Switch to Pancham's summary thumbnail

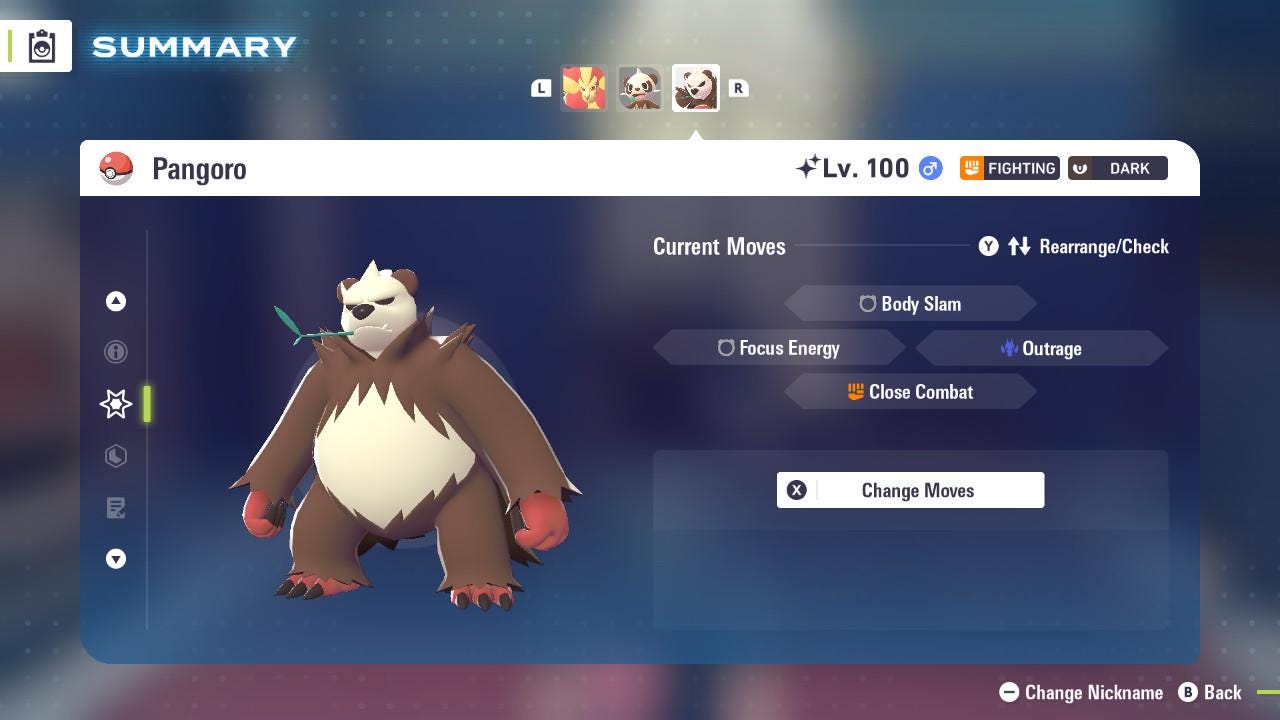(640, 88)
